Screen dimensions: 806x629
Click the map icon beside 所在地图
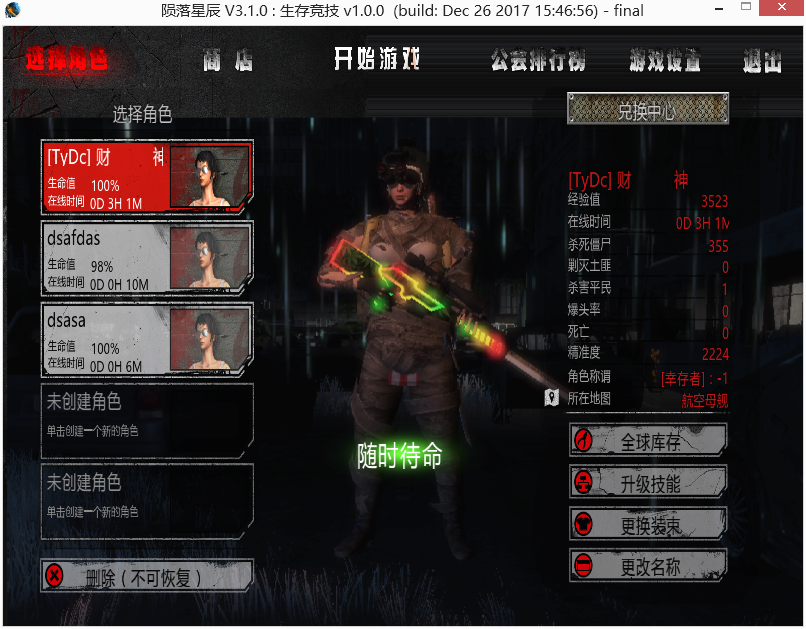pyautogui.click(x=551, y=399)
